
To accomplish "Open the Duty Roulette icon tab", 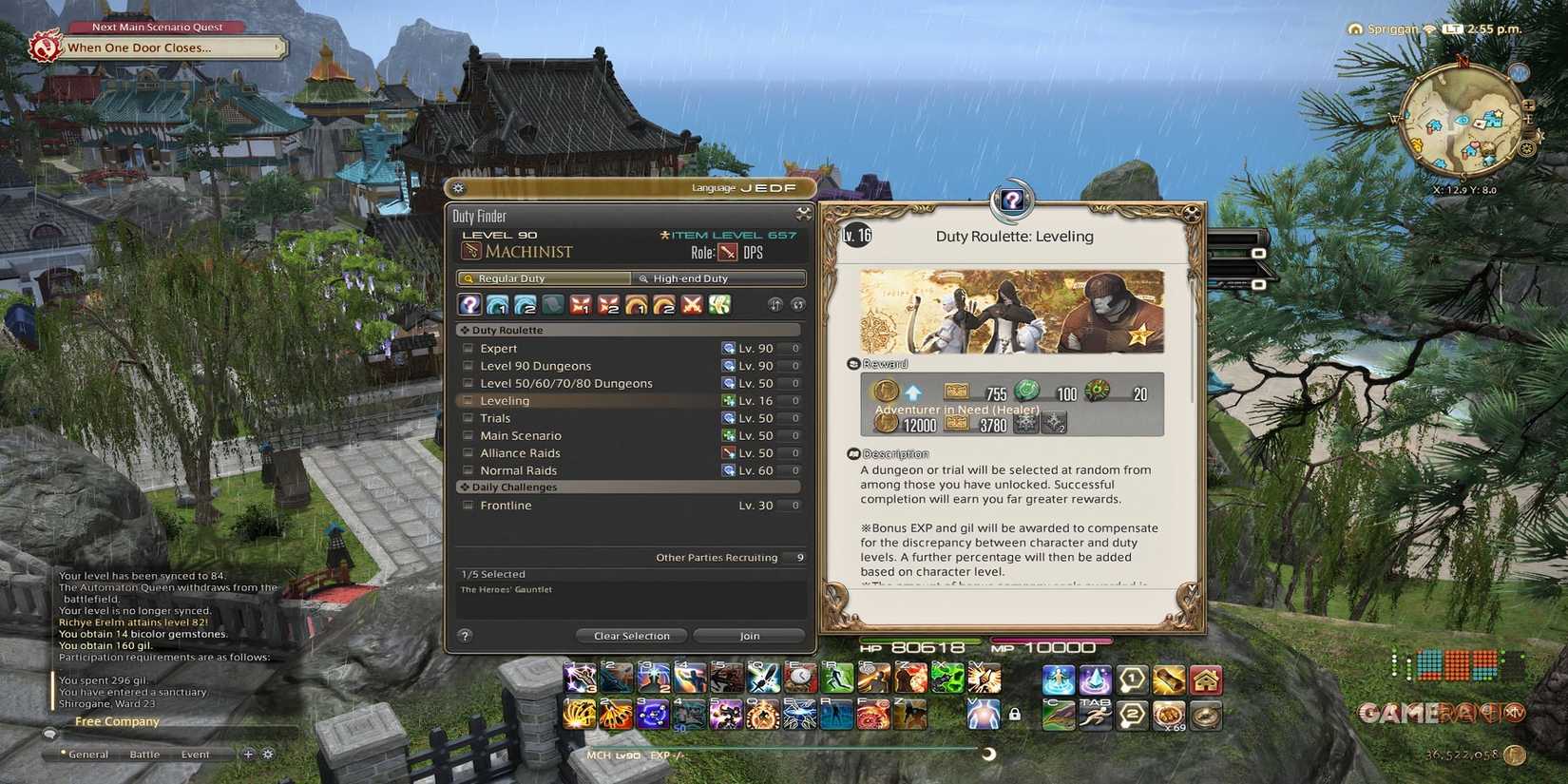I will click(469, 305).
